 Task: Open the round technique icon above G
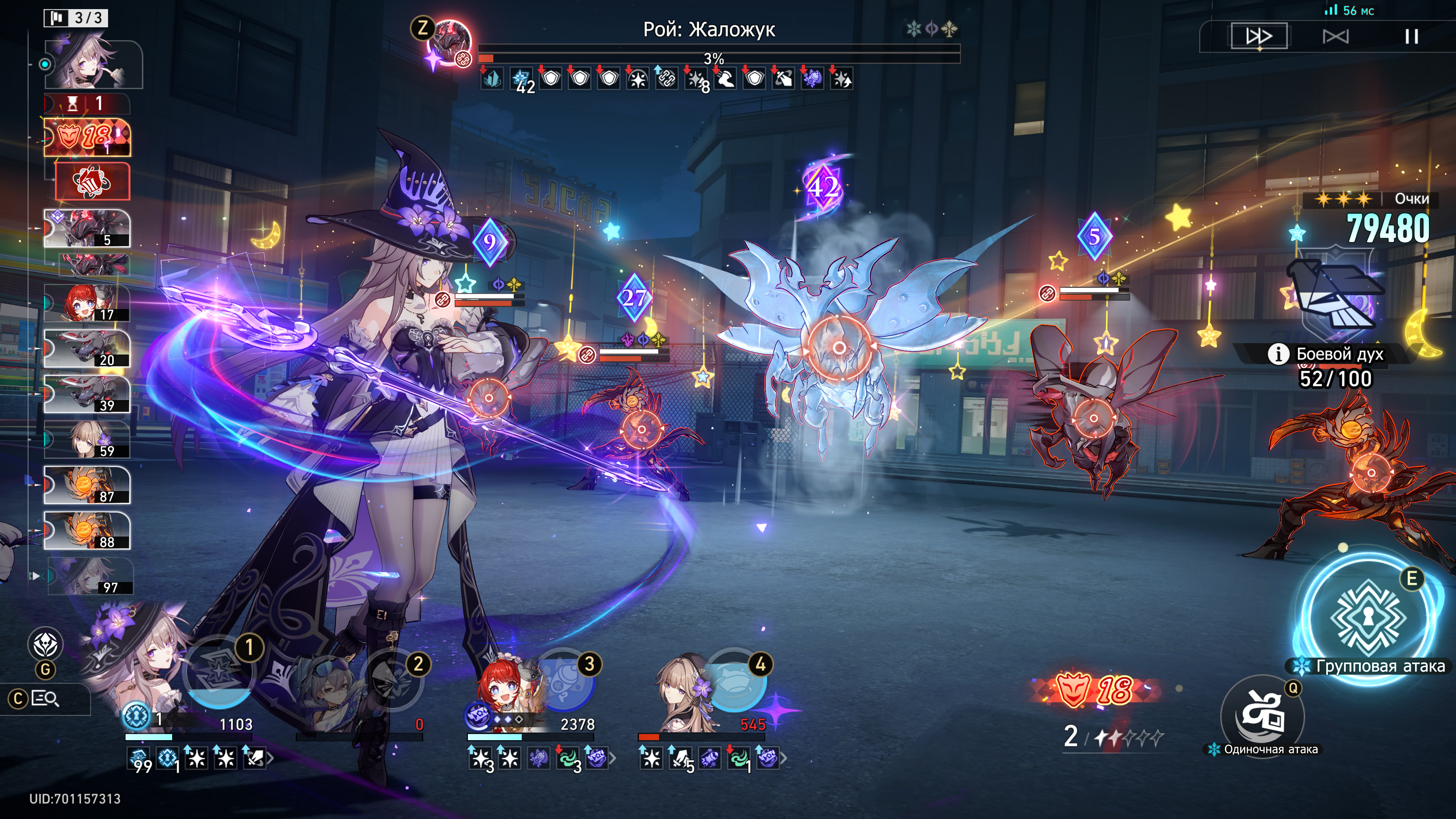tap(45, 644)
